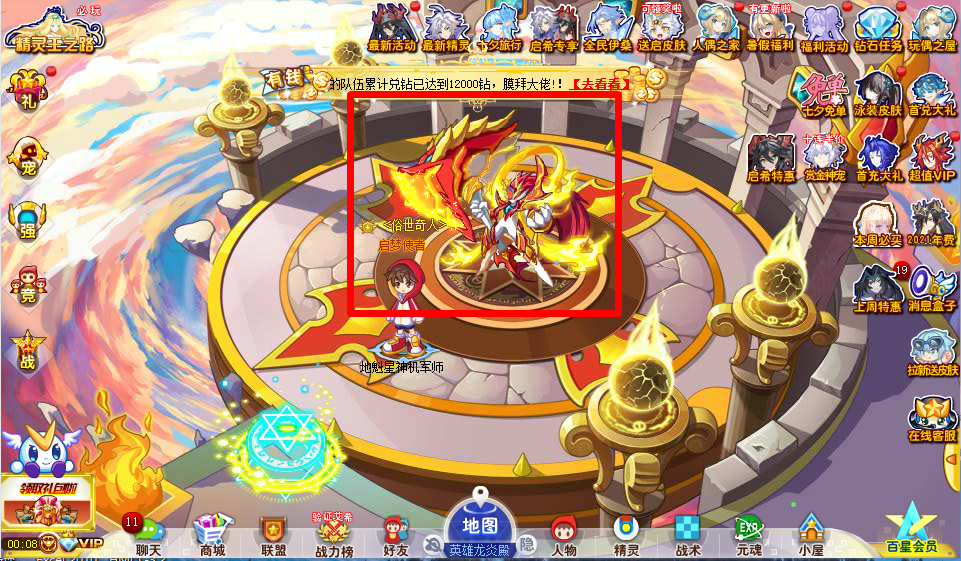This screenshot has width=961, height=561.
Task: Open the 战术 tactics menu
Action: point(688,535)
